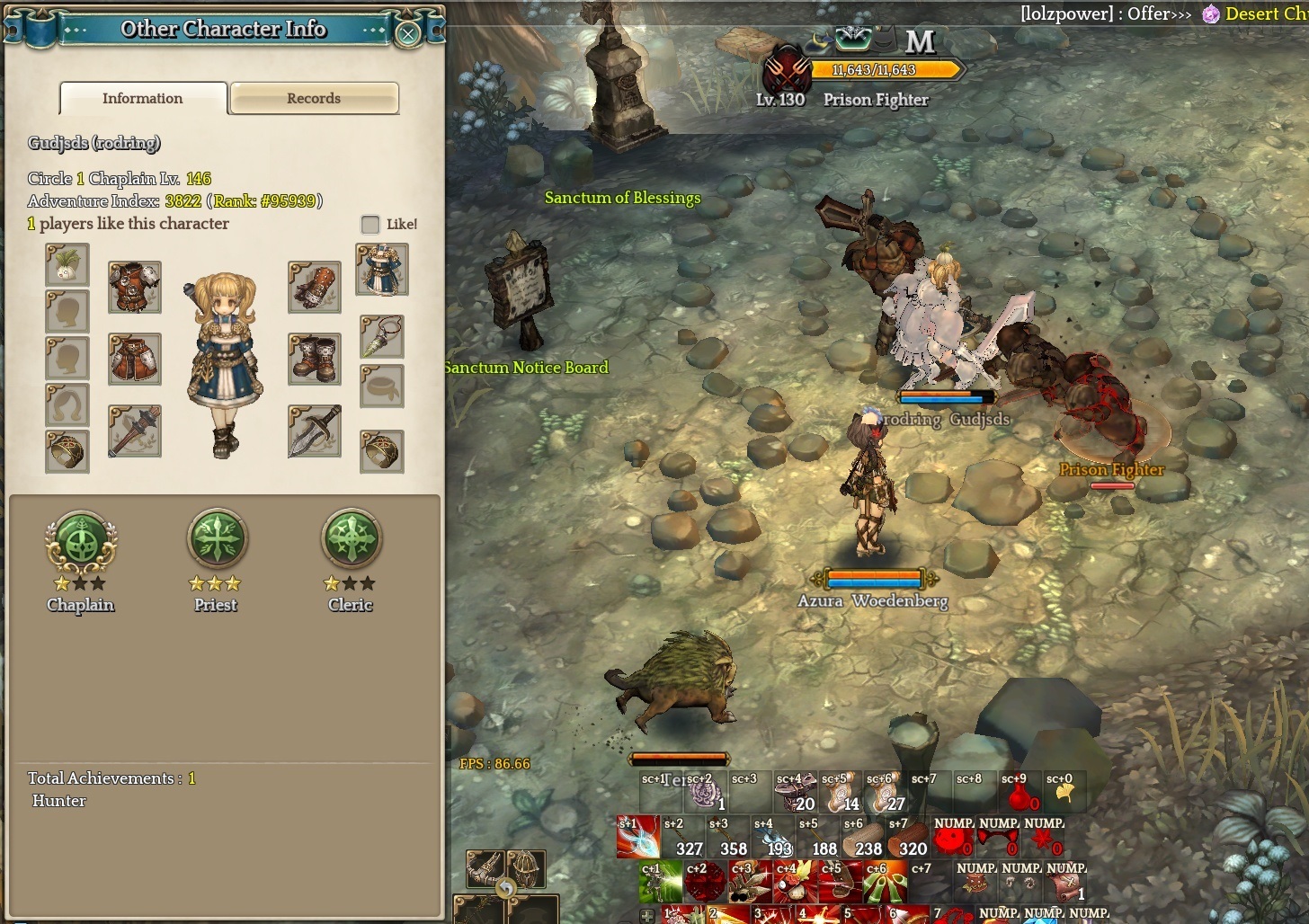Select the radish-head hat accessory slot

[67, 265]
